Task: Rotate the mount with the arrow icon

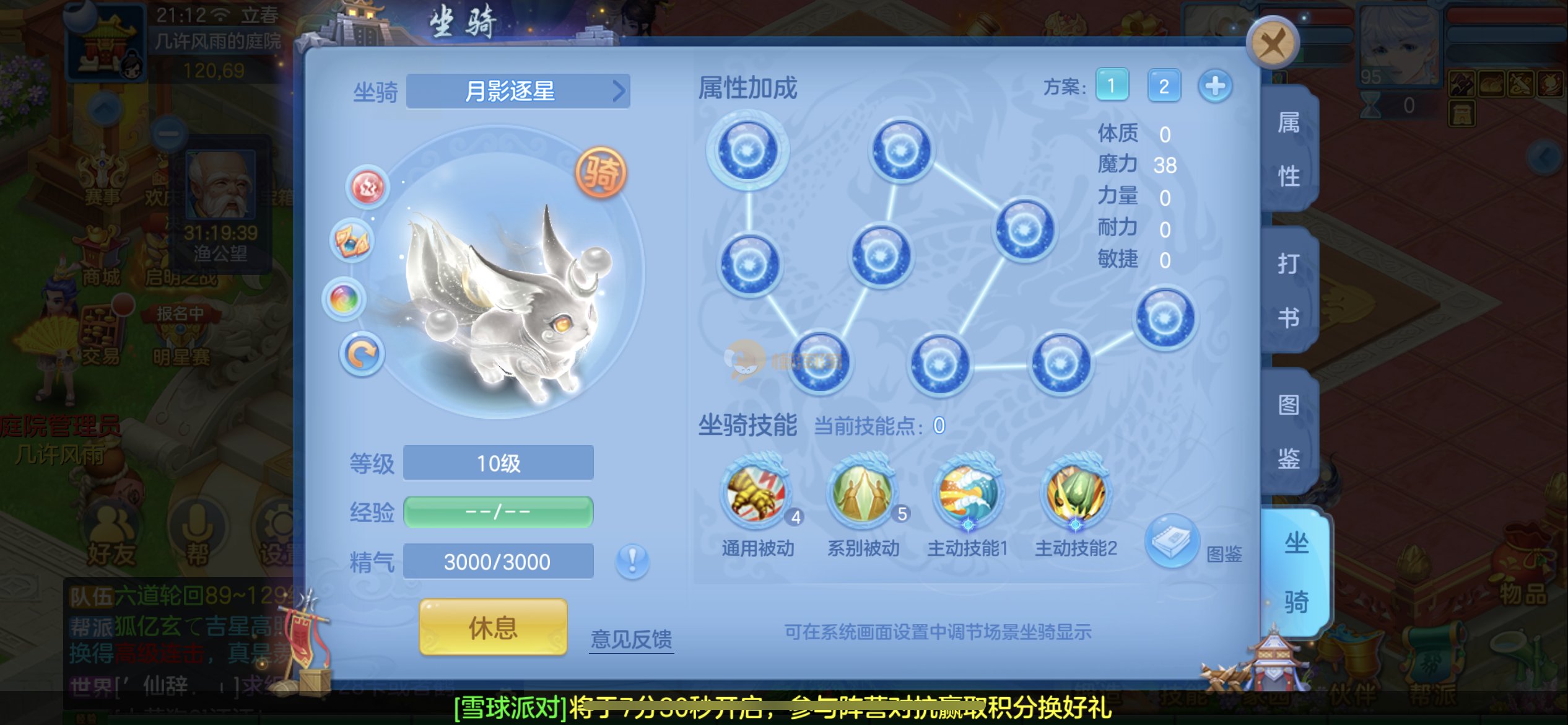Action: point(362,354)
